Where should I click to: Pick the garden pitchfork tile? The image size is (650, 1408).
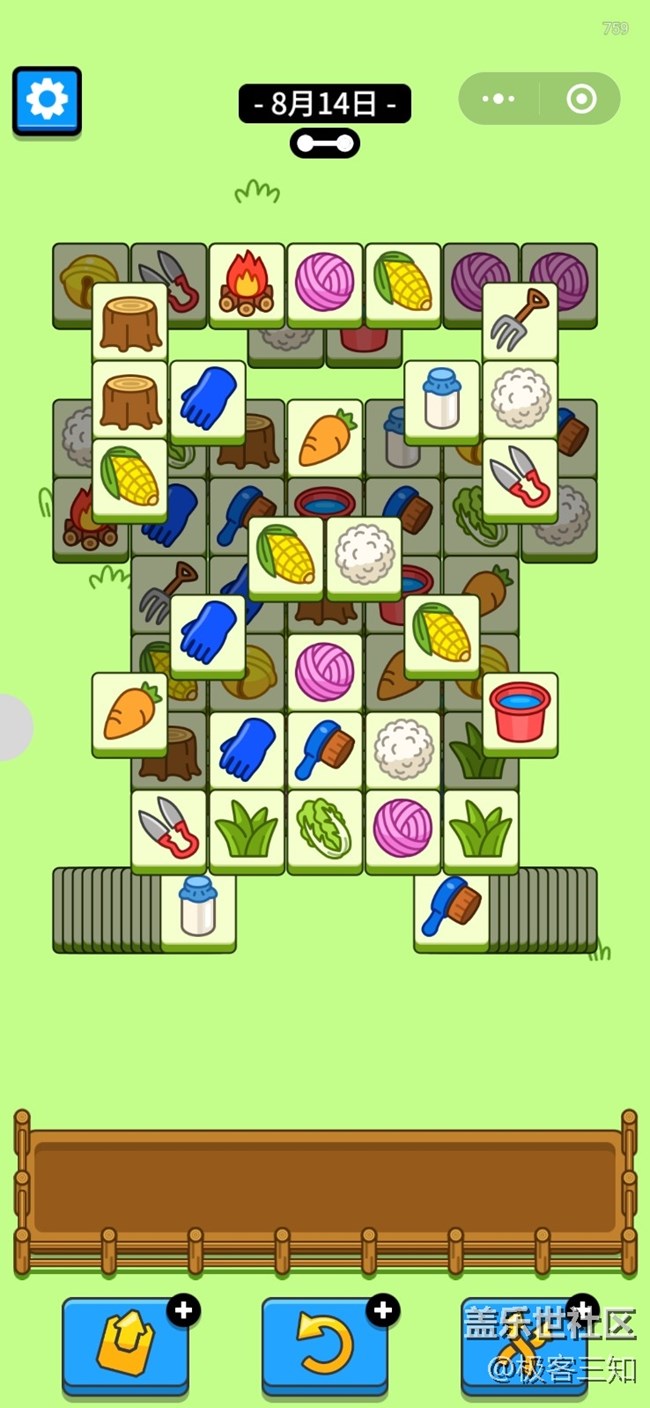coord(520,320)
